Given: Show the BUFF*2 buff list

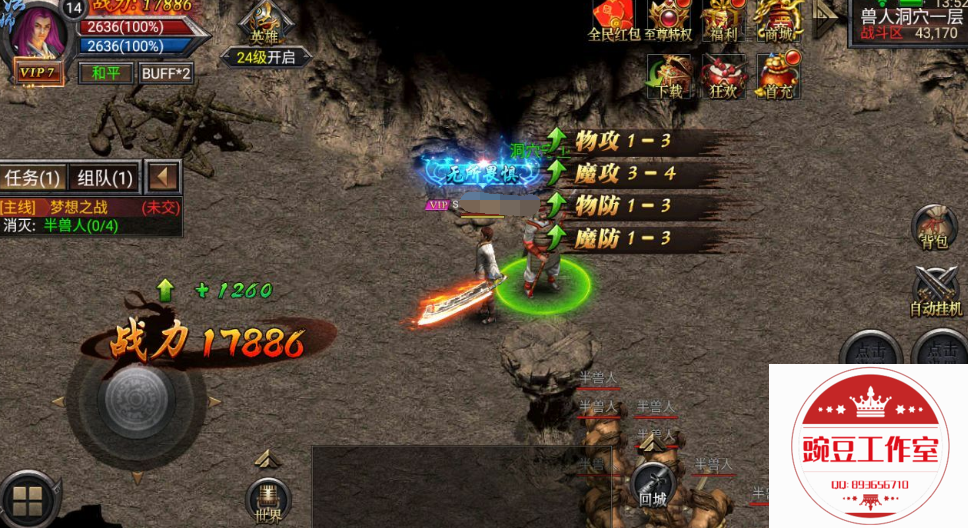Looking at the screenshot, I should pyautogui.click(x=165, y=73).
